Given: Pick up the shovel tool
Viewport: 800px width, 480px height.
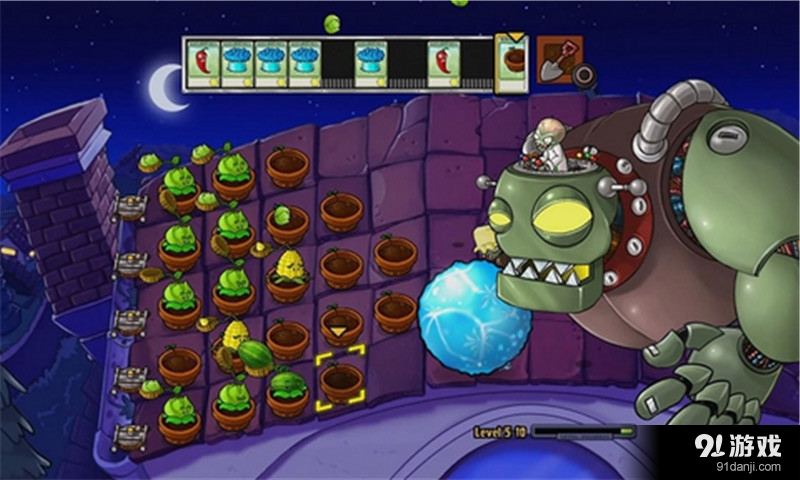Looking at the screenshot, I should (558, 62).
